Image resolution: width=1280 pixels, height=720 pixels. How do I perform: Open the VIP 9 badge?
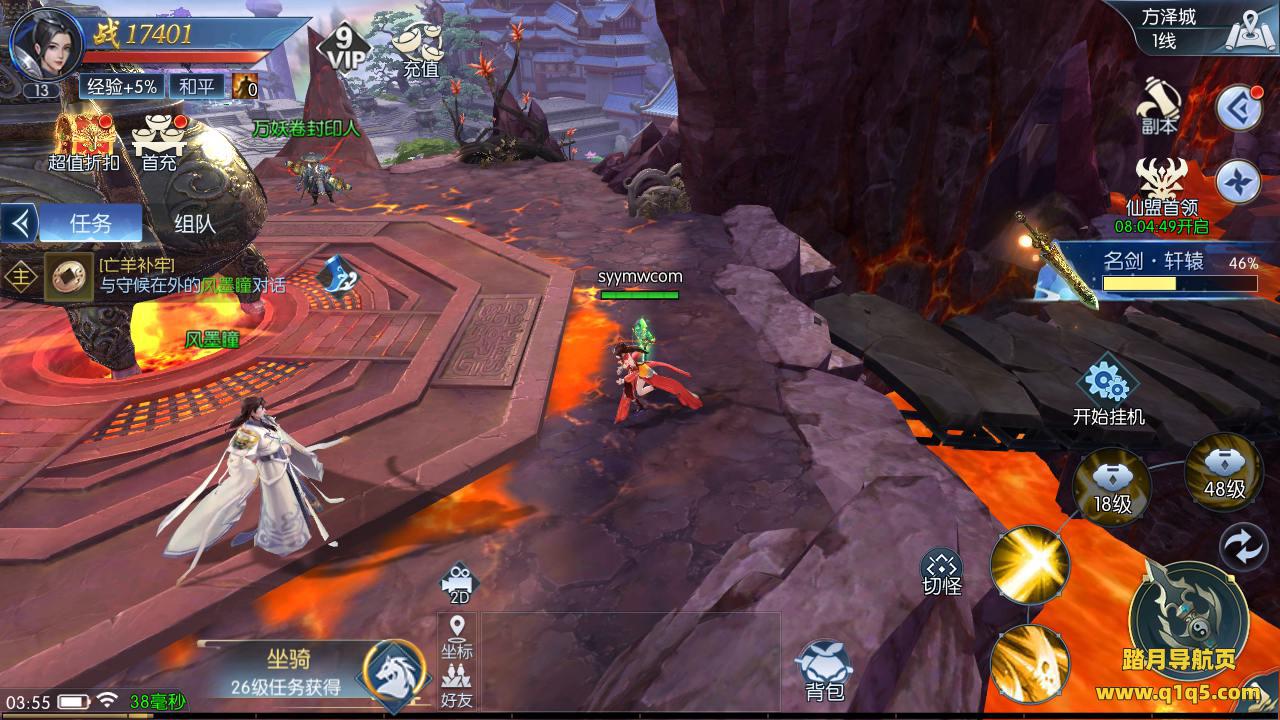click(x=343, y=46)
